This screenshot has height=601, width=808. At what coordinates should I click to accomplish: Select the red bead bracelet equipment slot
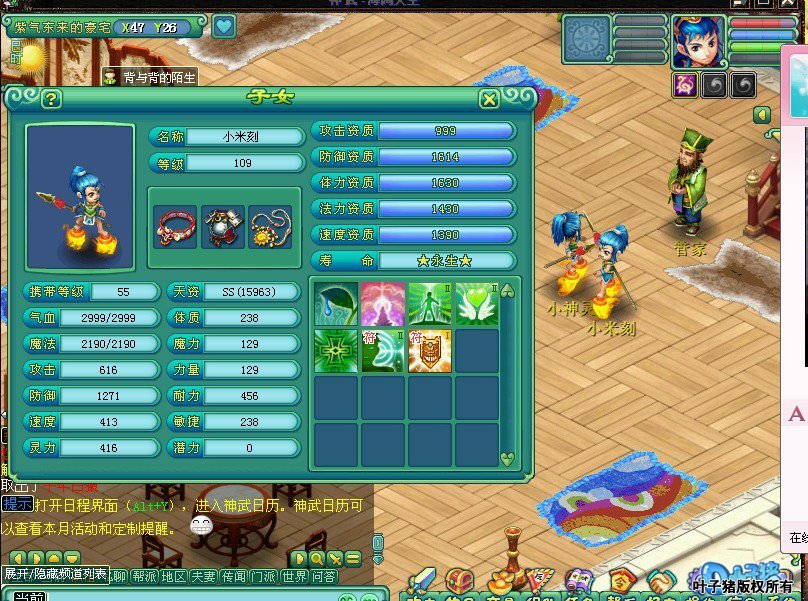[x=175, y=227]
